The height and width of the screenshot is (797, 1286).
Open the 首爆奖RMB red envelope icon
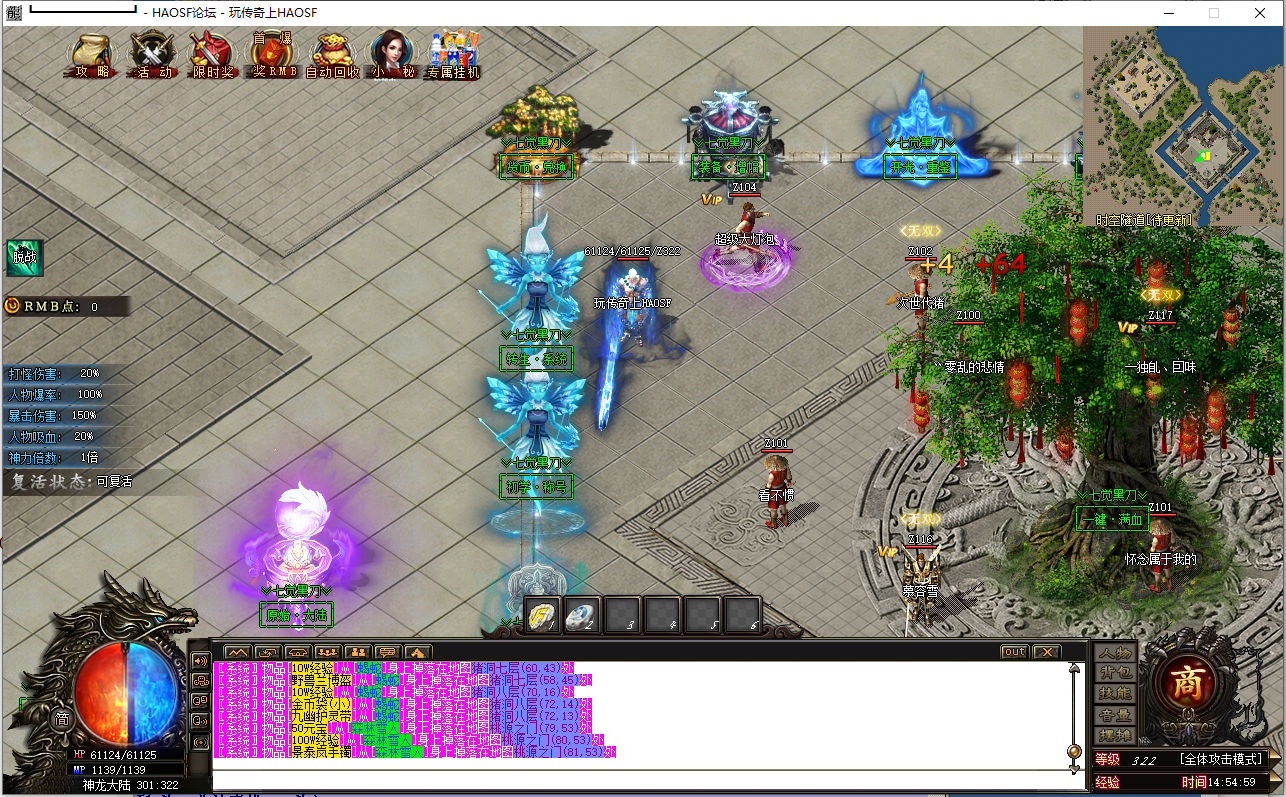pos(273,56)
